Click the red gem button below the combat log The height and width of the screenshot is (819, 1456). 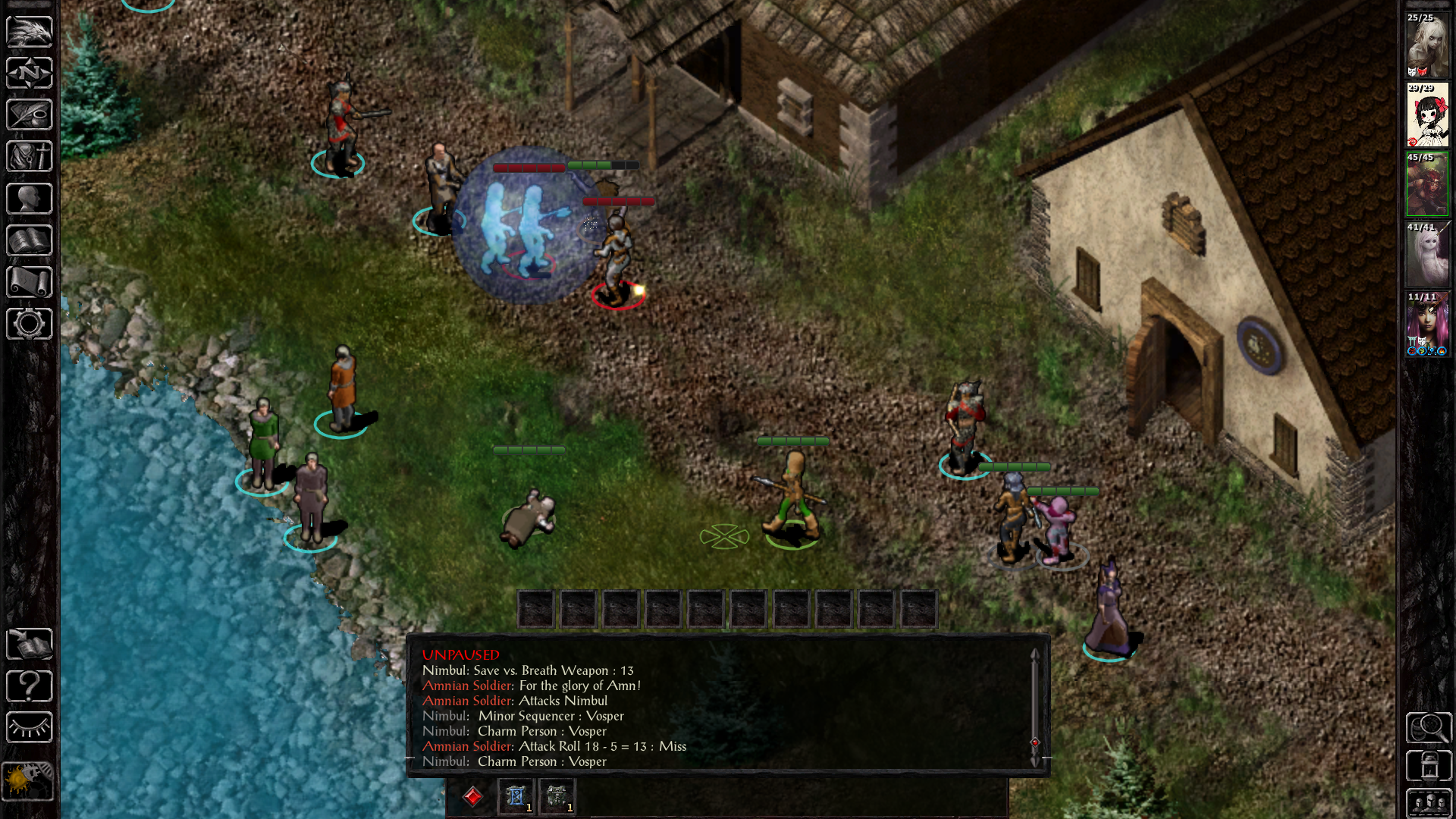coord(473,796)
